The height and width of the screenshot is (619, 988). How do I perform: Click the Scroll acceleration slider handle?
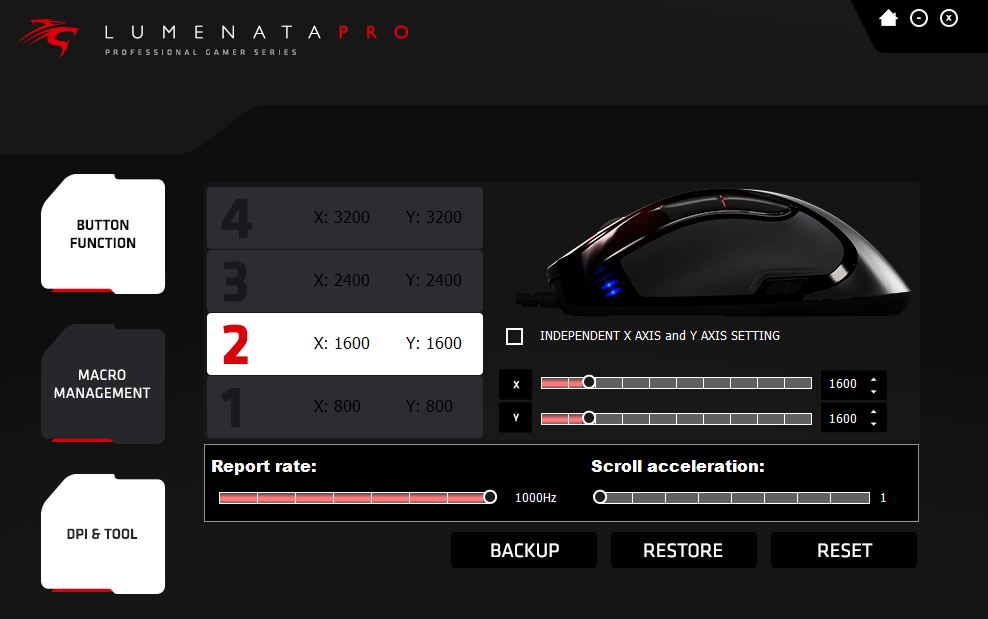pos(600,497)
